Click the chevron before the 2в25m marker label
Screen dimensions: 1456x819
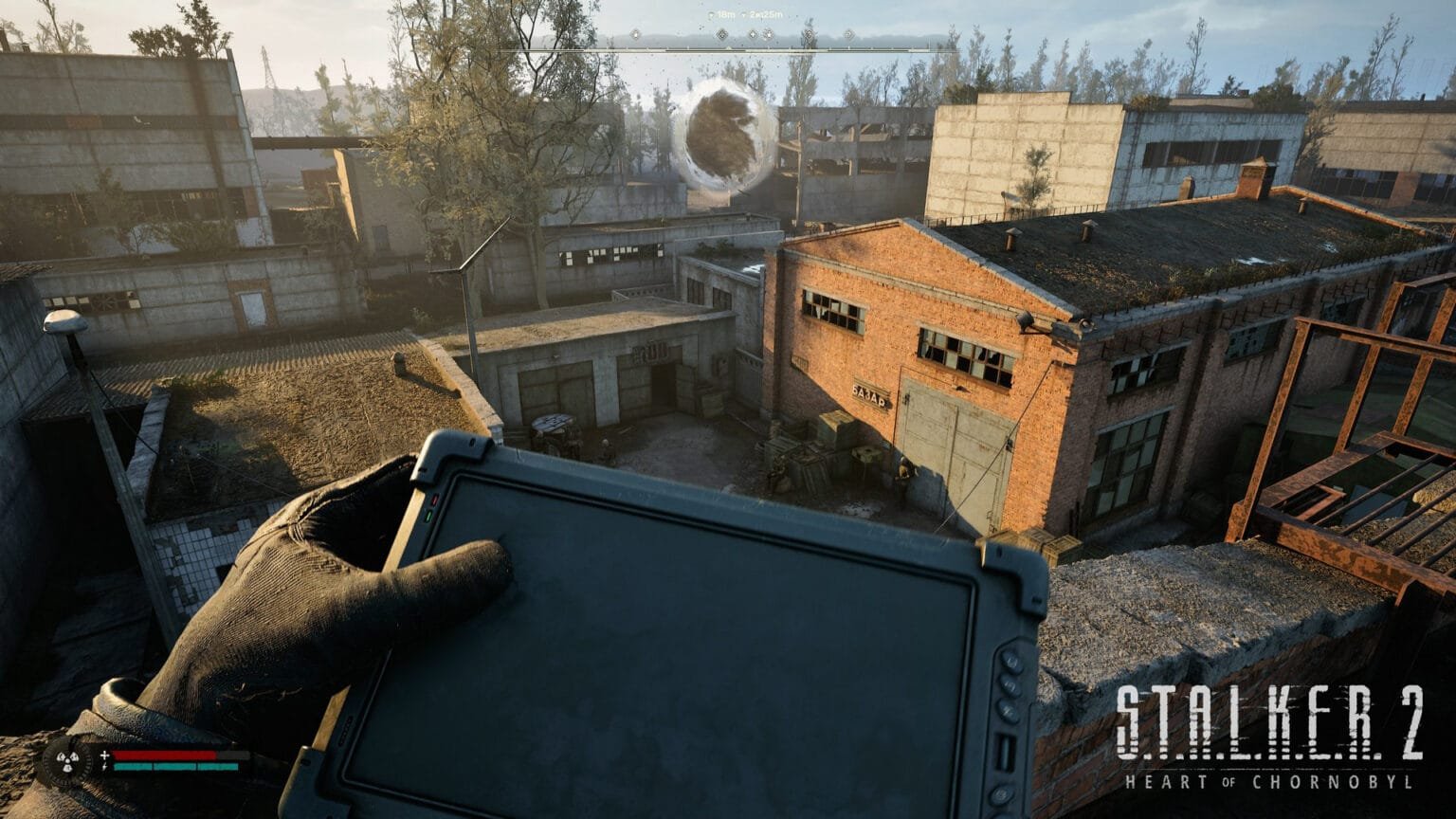tap(743, 15)
